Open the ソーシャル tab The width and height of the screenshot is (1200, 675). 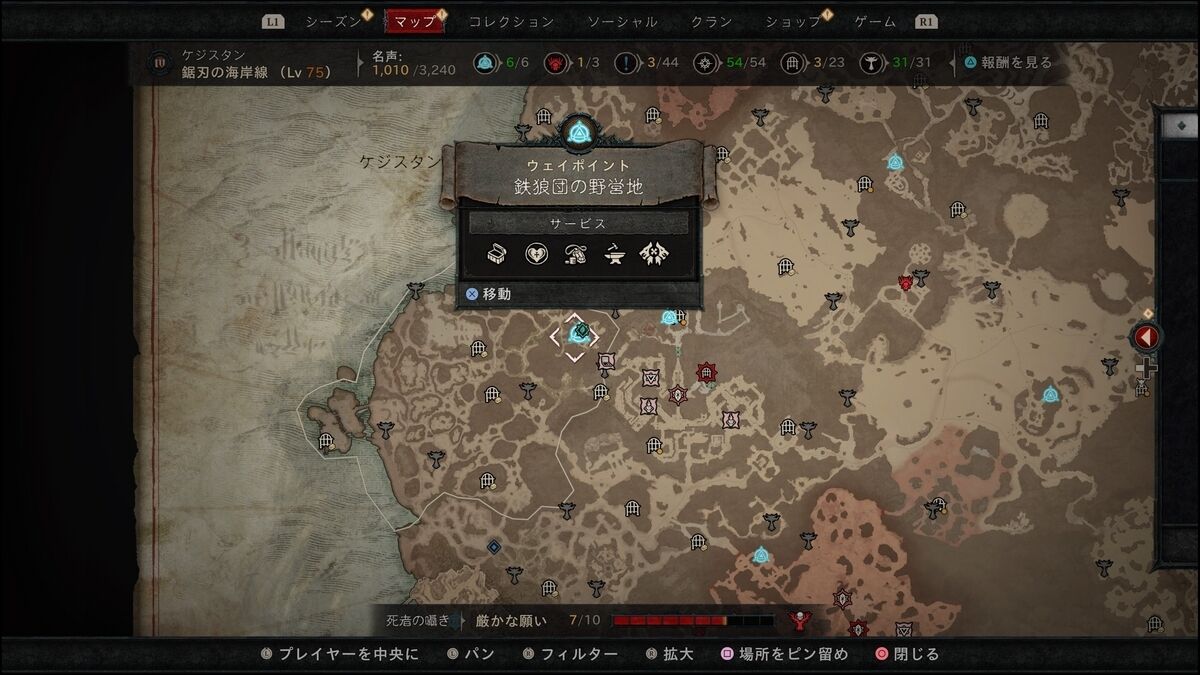click(x=622, y=21)
